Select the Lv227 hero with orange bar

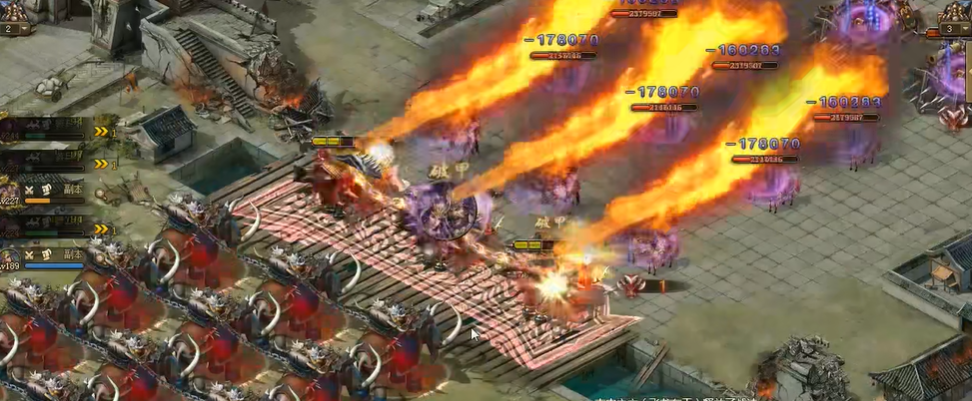(11, 194)
